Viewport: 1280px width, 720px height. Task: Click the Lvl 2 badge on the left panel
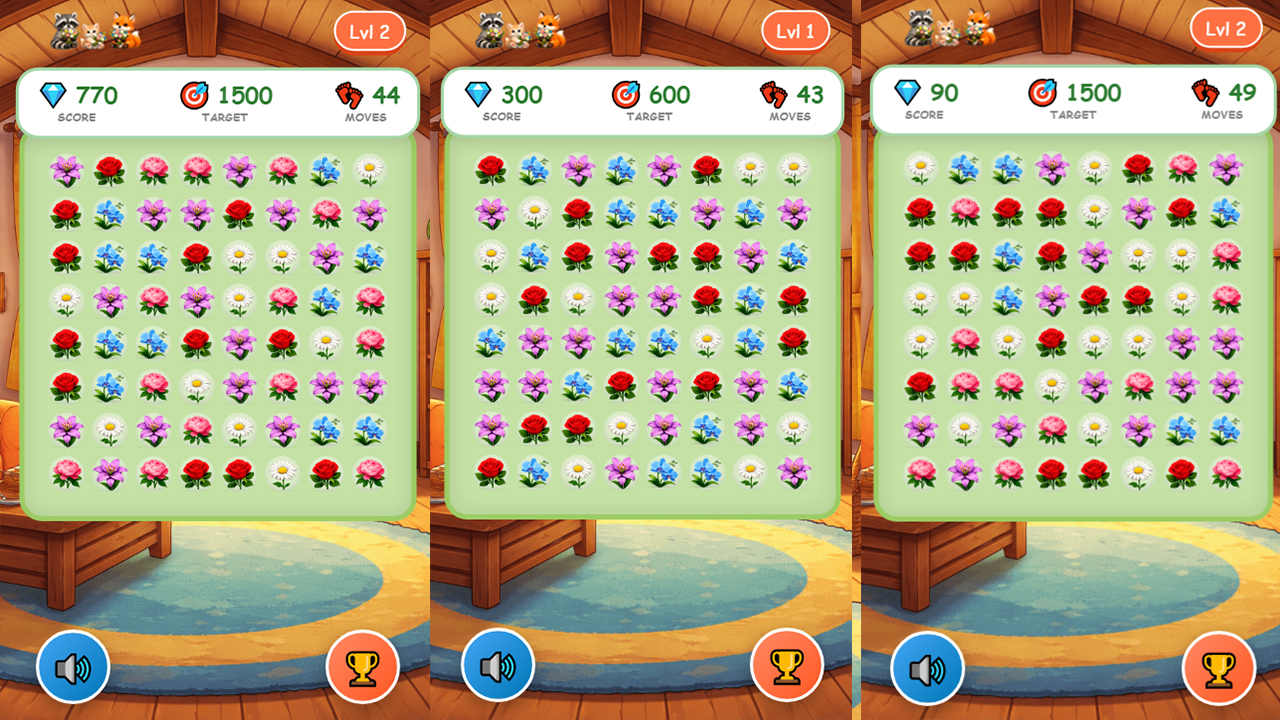[x=368, y=30]
